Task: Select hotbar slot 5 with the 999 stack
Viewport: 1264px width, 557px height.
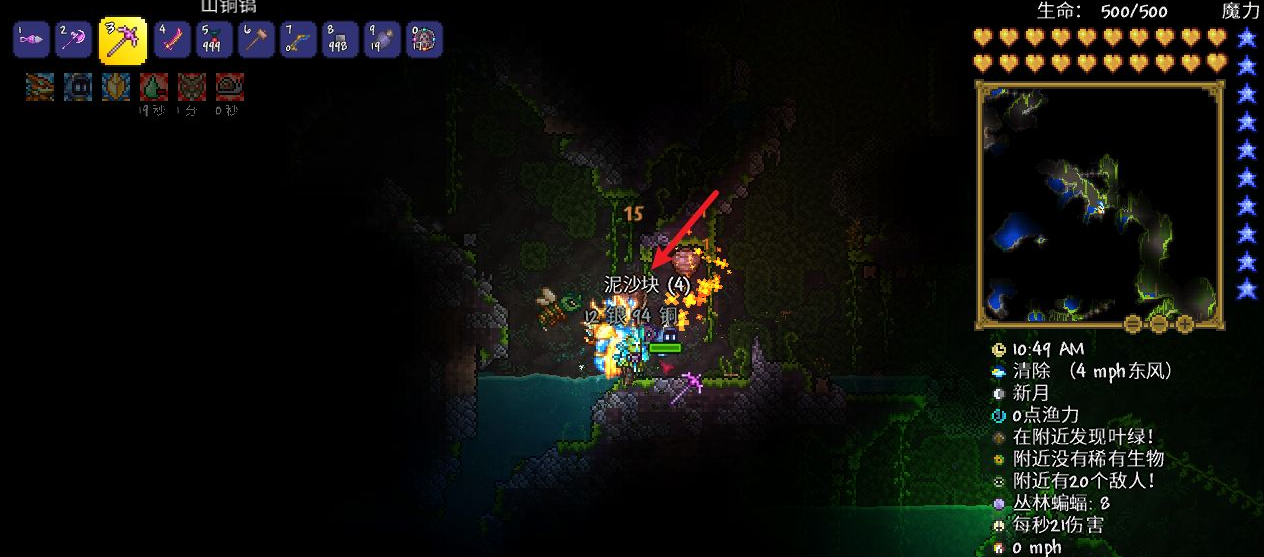Action: pyautogui.click(x=215, y=41)
